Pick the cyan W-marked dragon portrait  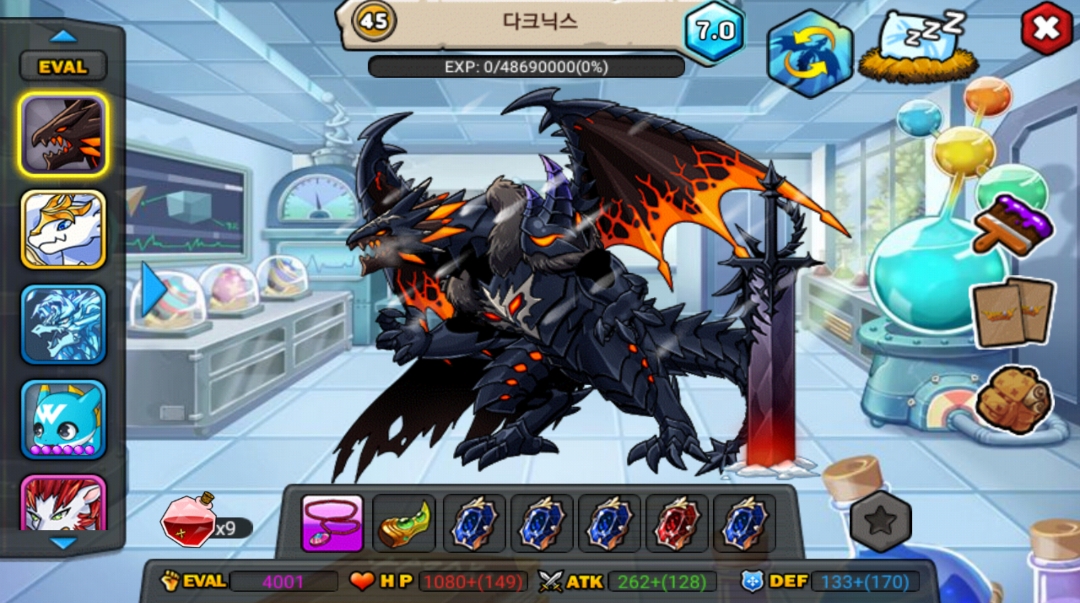64,420
